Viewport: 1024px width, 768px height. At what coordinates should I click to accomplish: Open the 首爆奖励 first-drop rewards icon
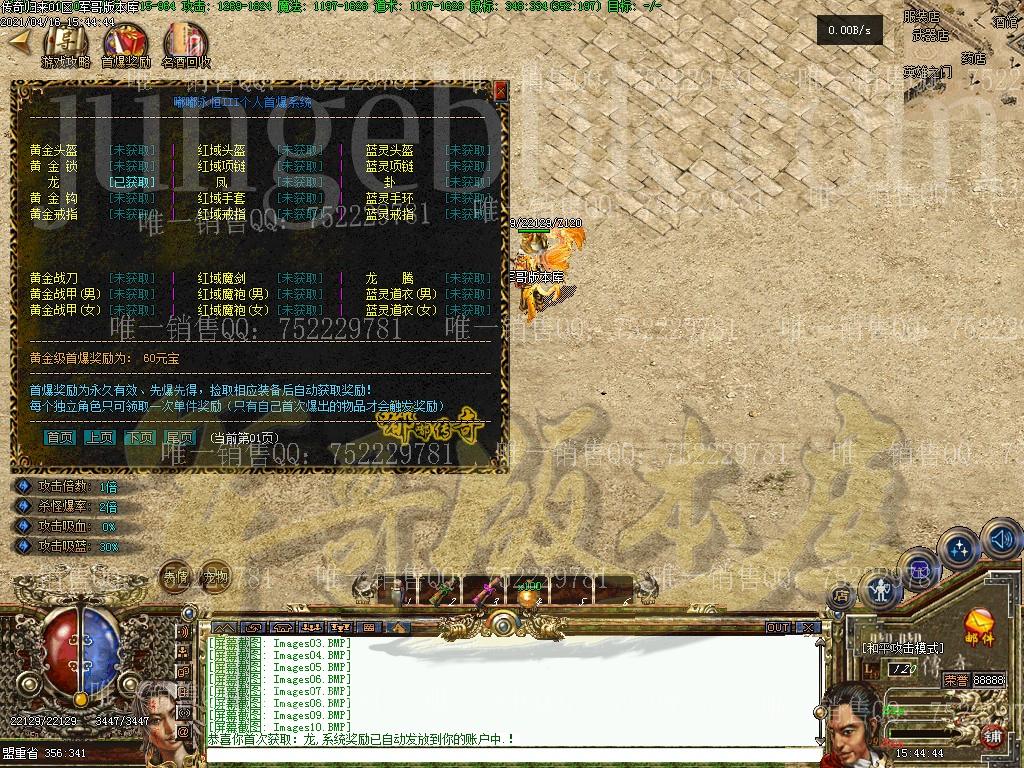(x=125, y=43)
